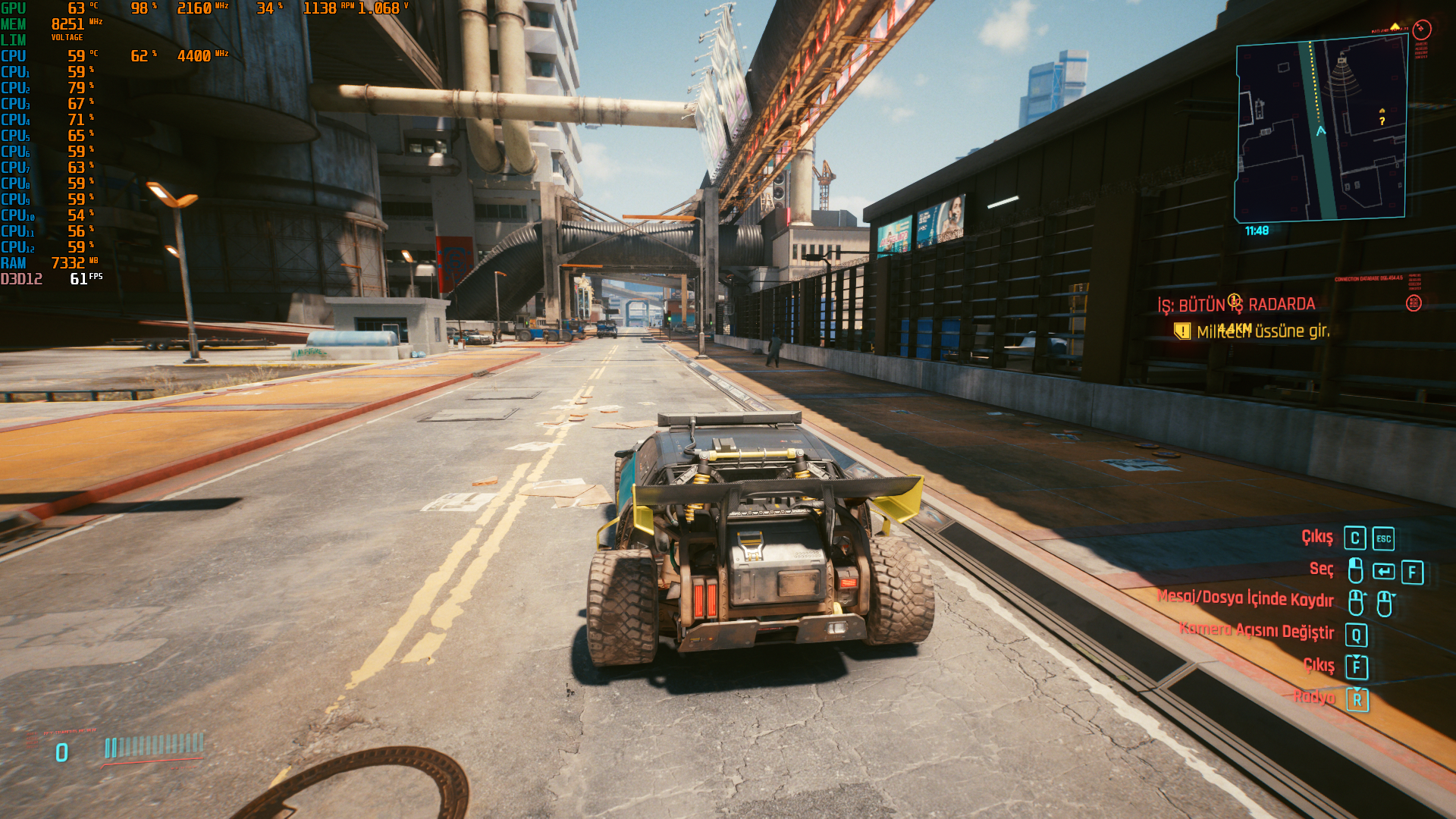Click the round icon above the minimap
Screen dimensions: 1456x819
pyautogui.click(x=1422, y=30)
